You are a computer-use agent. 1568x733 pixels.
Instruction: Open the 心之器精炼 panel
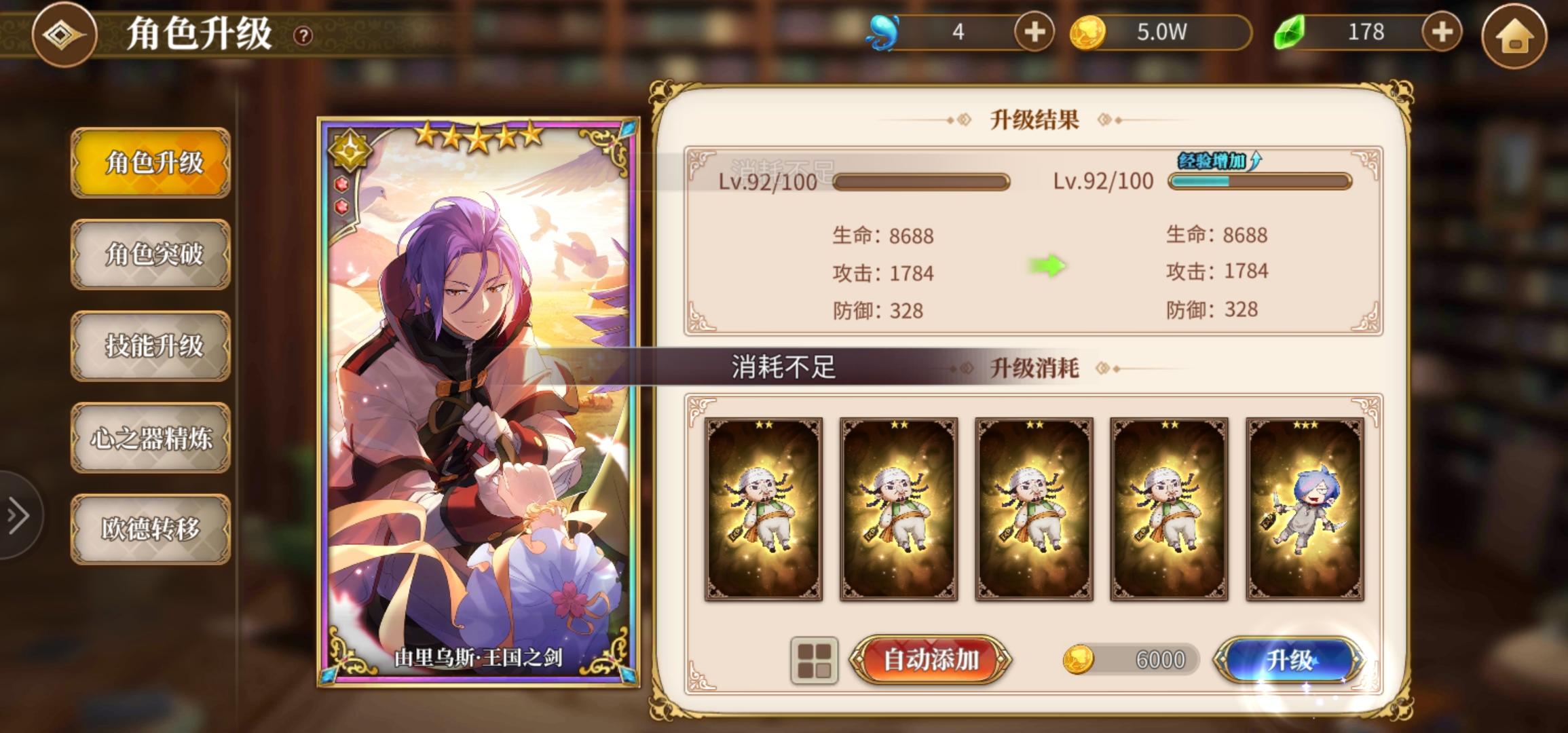[151, 438]
